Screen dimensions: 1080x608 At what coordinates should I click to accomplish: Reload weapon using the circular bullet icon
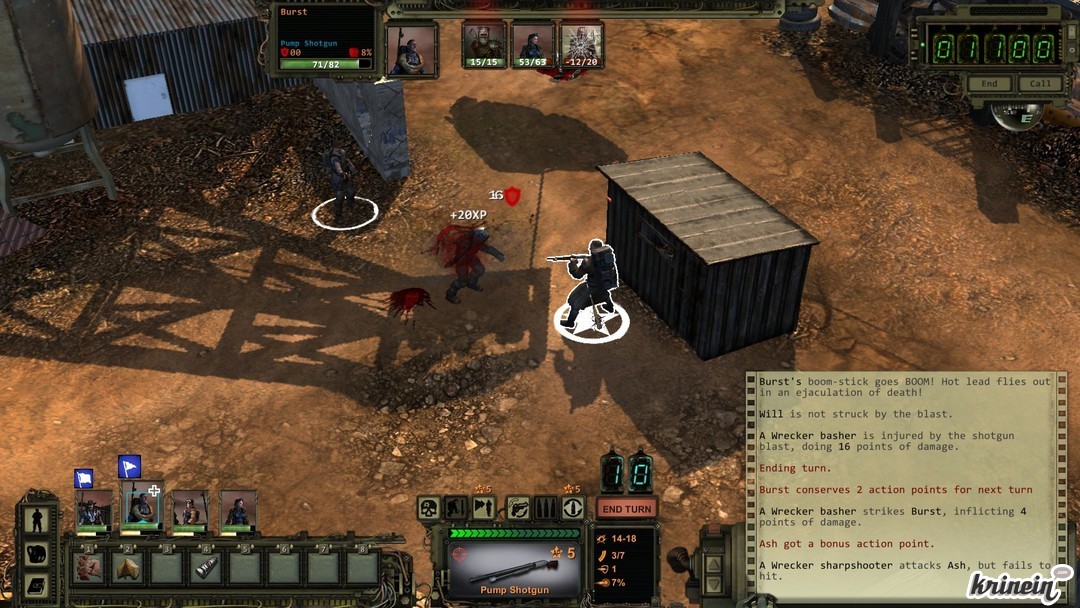click(x=573, y=508)
